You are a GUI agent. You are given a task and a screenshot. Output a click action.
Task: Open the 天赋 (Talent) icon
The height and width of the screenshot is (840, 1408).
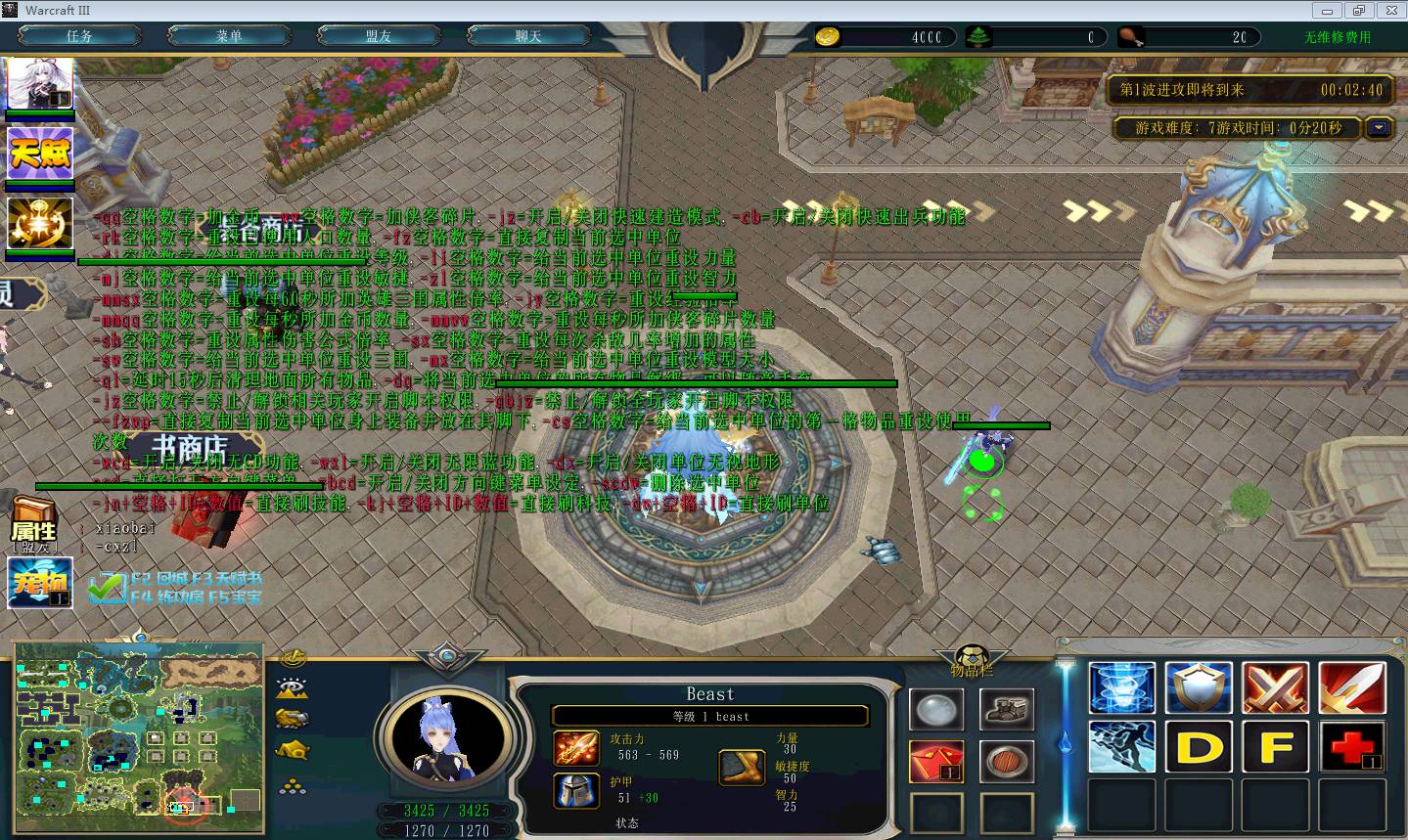(40, 154)
